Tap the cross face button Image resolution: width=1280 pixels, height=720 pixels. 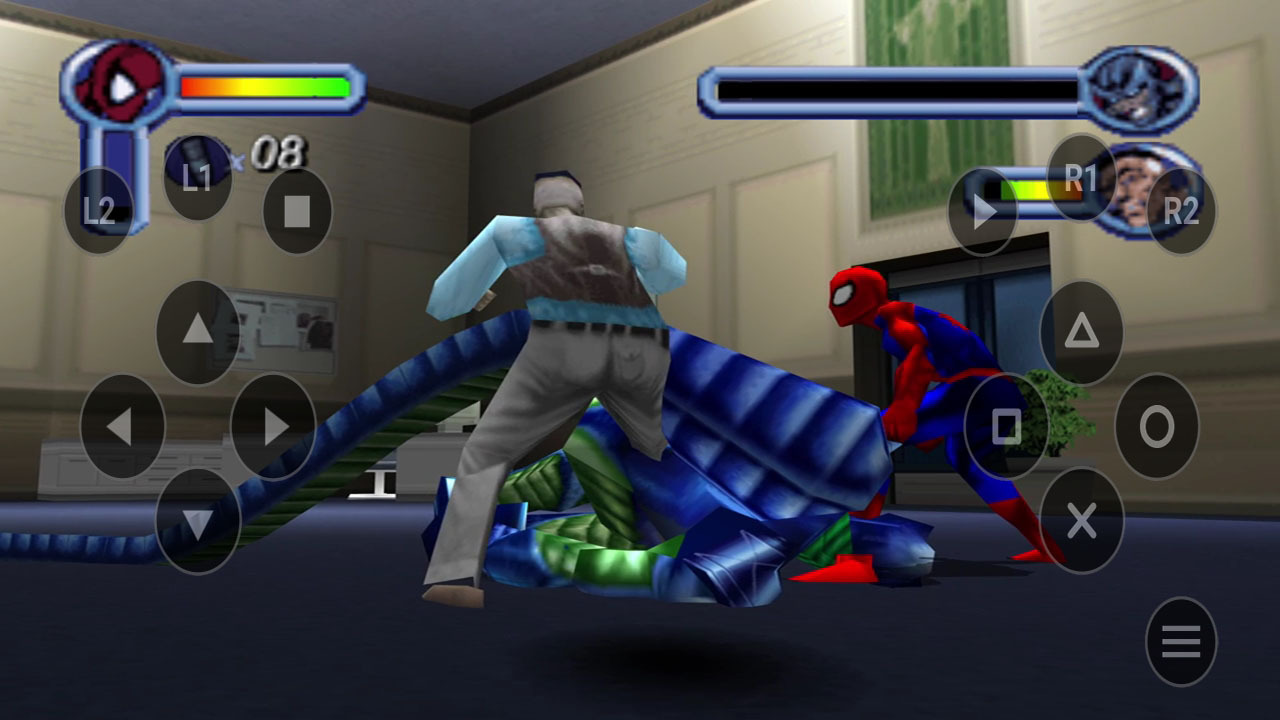pyautogui.click(x=1081, y=520)
